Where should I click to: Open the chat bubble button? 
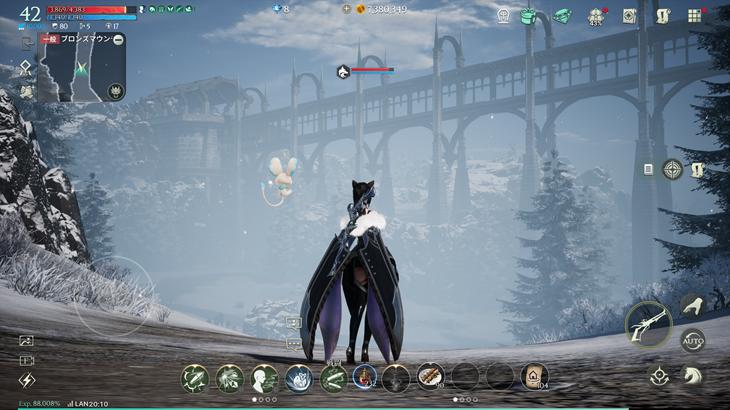pyautogui.click(x=294, y=343)
